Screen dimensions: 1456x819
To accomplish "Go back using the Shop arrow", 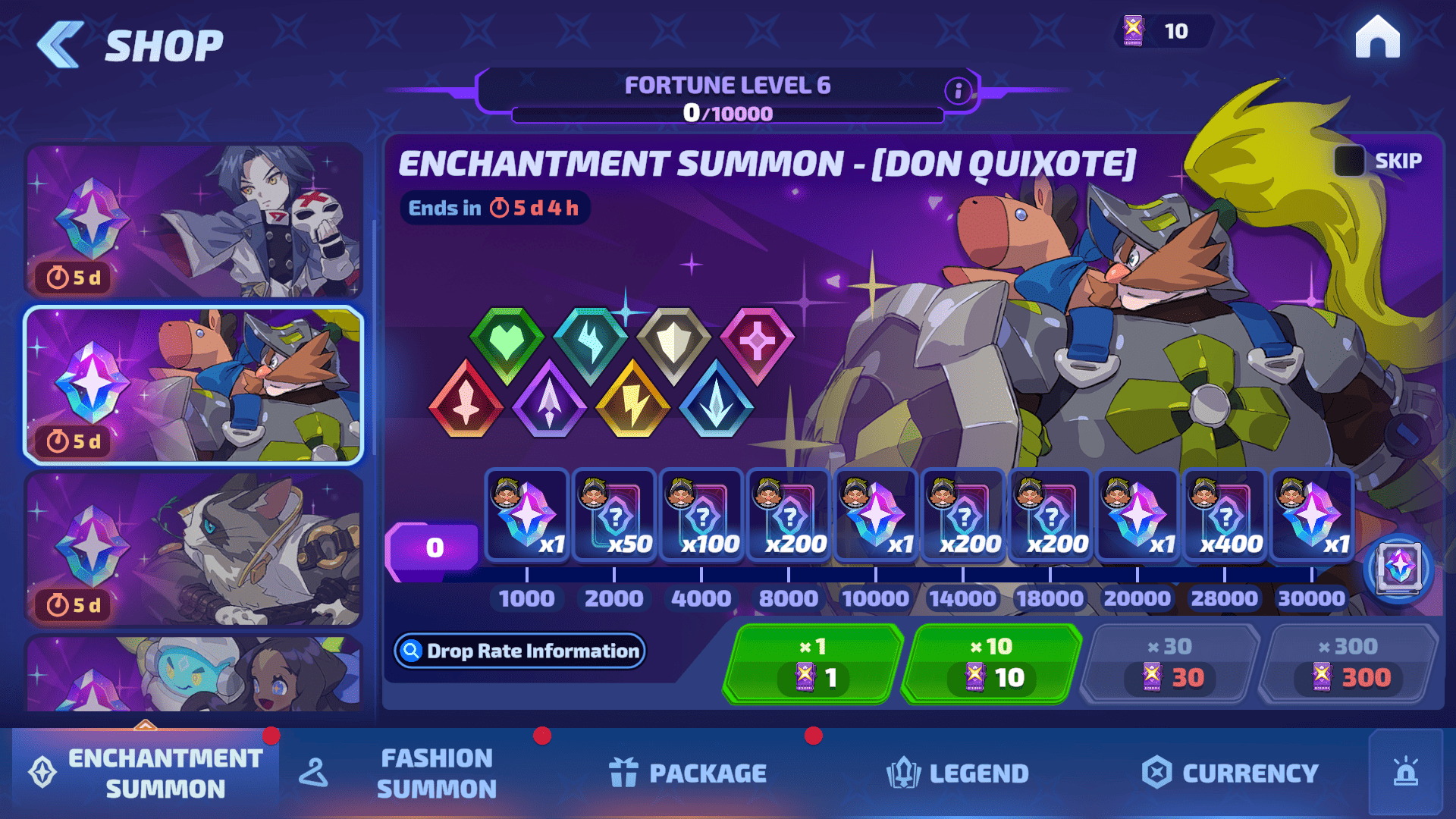I will 59,45.
